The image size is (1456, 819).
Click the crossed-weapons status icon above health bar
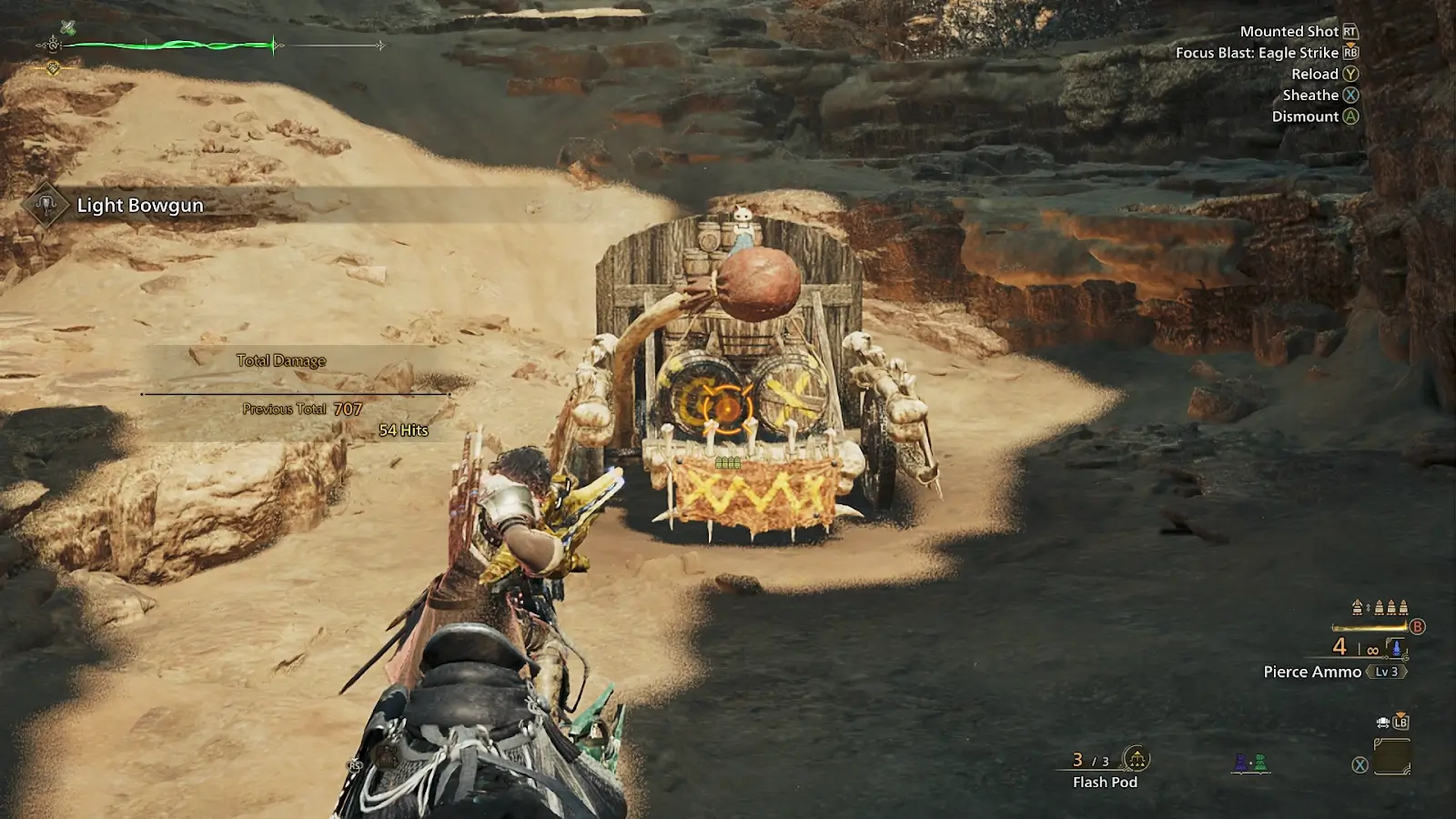[x=68, y=26]
